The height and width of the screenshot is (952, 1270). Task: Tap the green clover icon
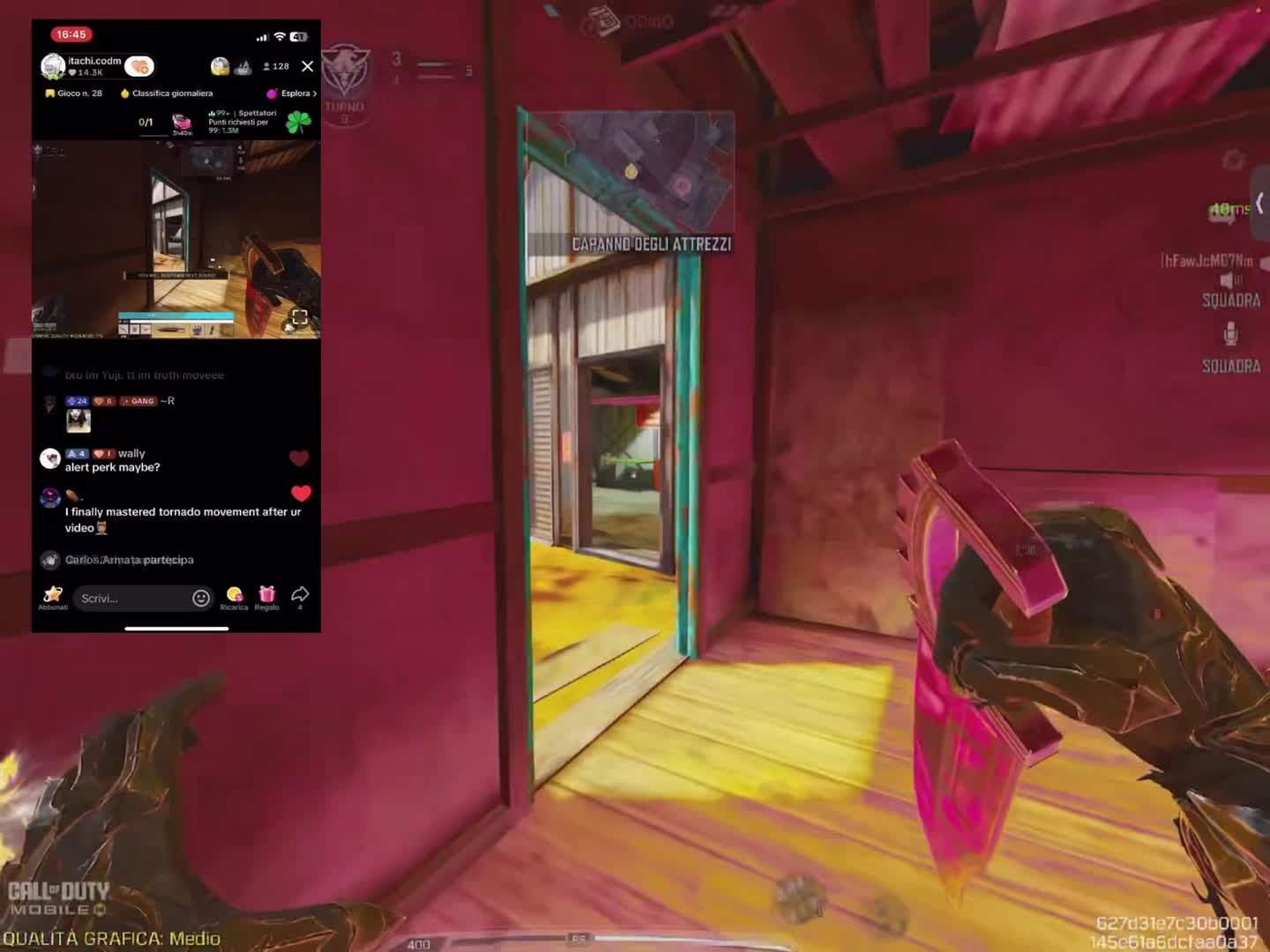(298, 122)
